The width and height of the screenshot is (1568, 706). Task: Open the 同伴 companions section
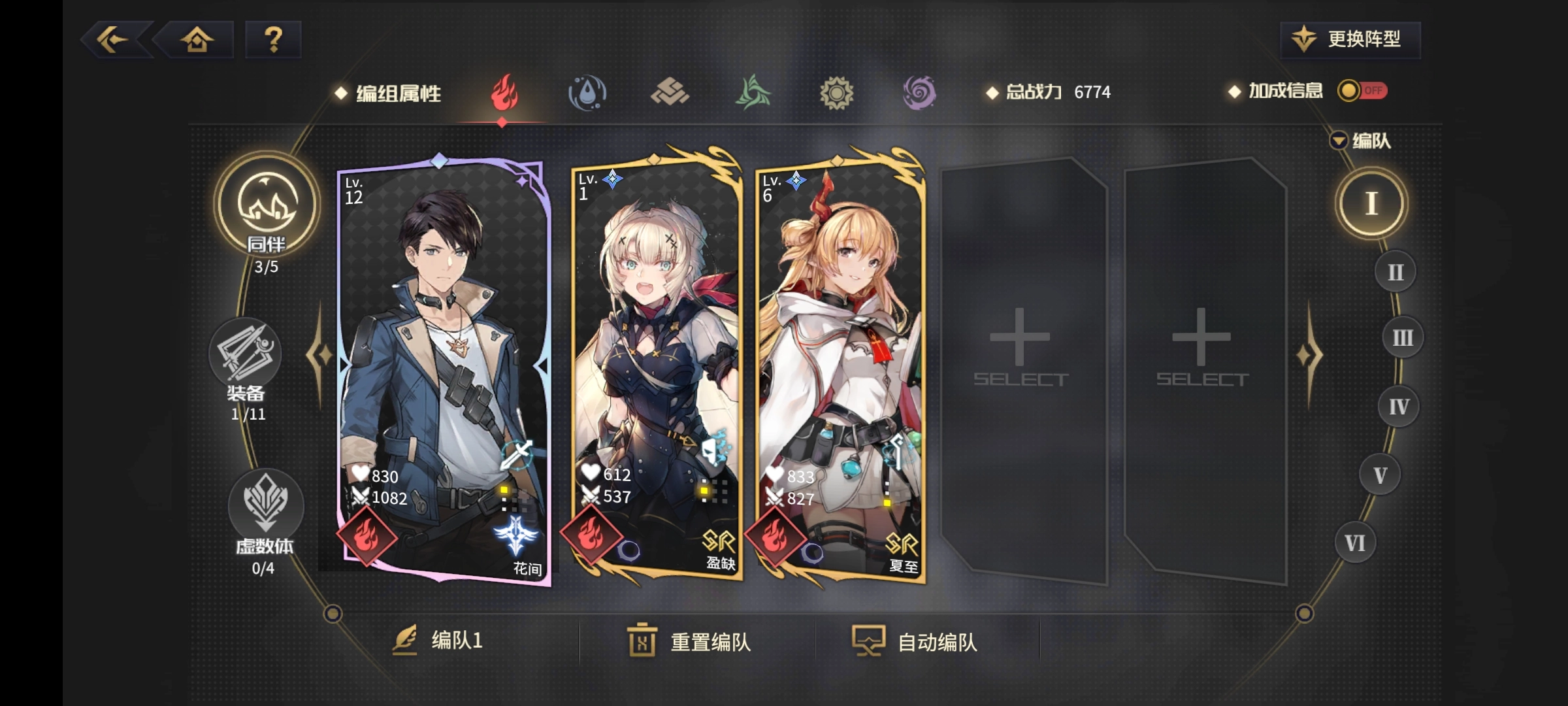click(267, 209)
